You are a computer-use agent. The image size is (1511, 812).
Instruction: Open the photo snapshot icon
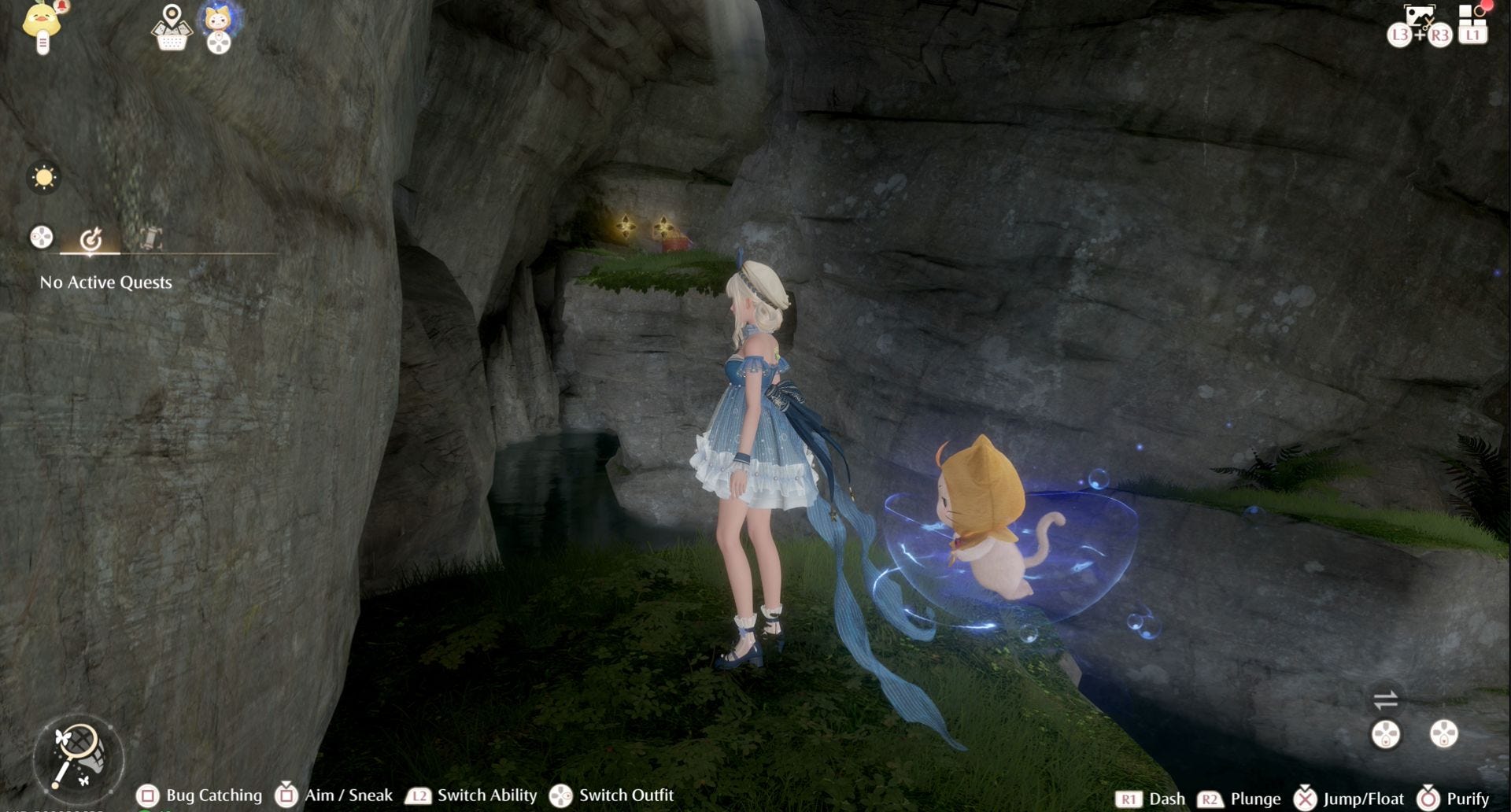point(1419,16)
